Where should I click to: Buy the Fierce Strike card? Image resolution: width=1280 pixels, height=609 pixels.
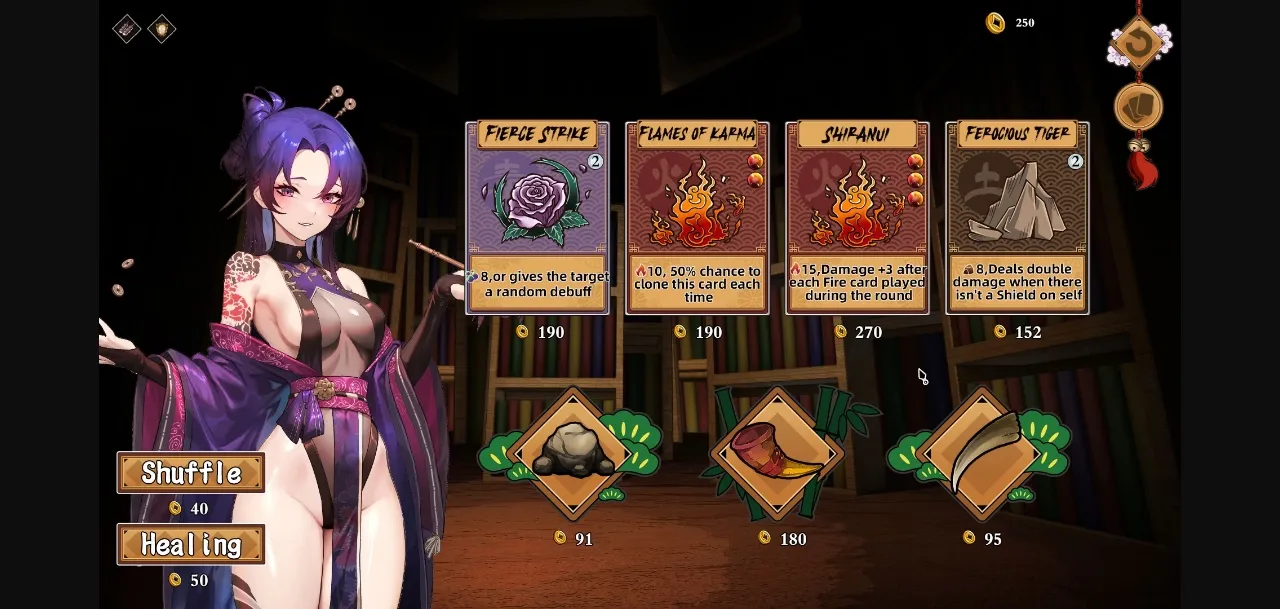pyautogui.click(x=537, y=218)
